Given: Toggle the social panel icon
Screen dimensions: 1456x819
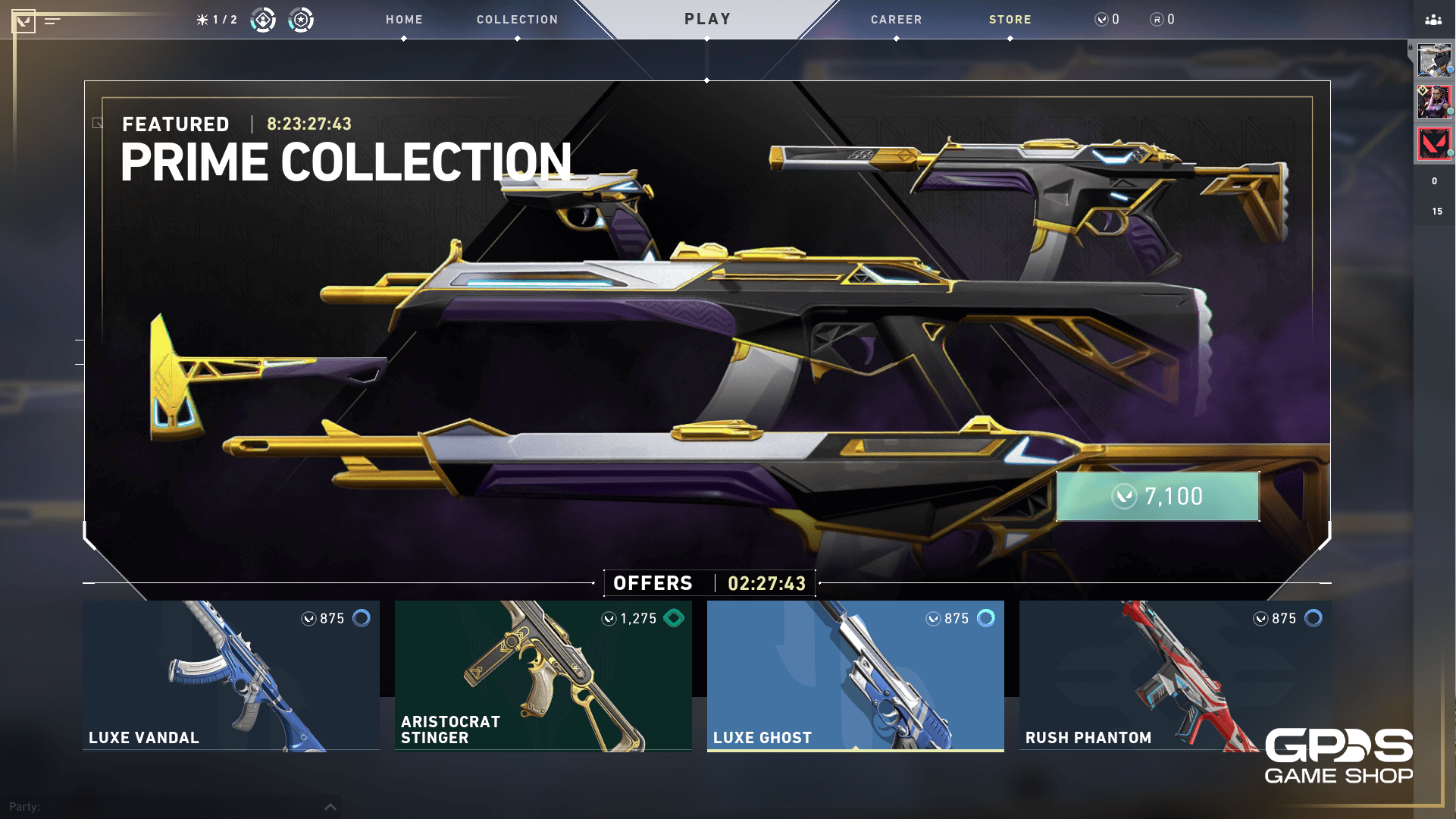Looking at the screenshot, I should click(1433, 20).
